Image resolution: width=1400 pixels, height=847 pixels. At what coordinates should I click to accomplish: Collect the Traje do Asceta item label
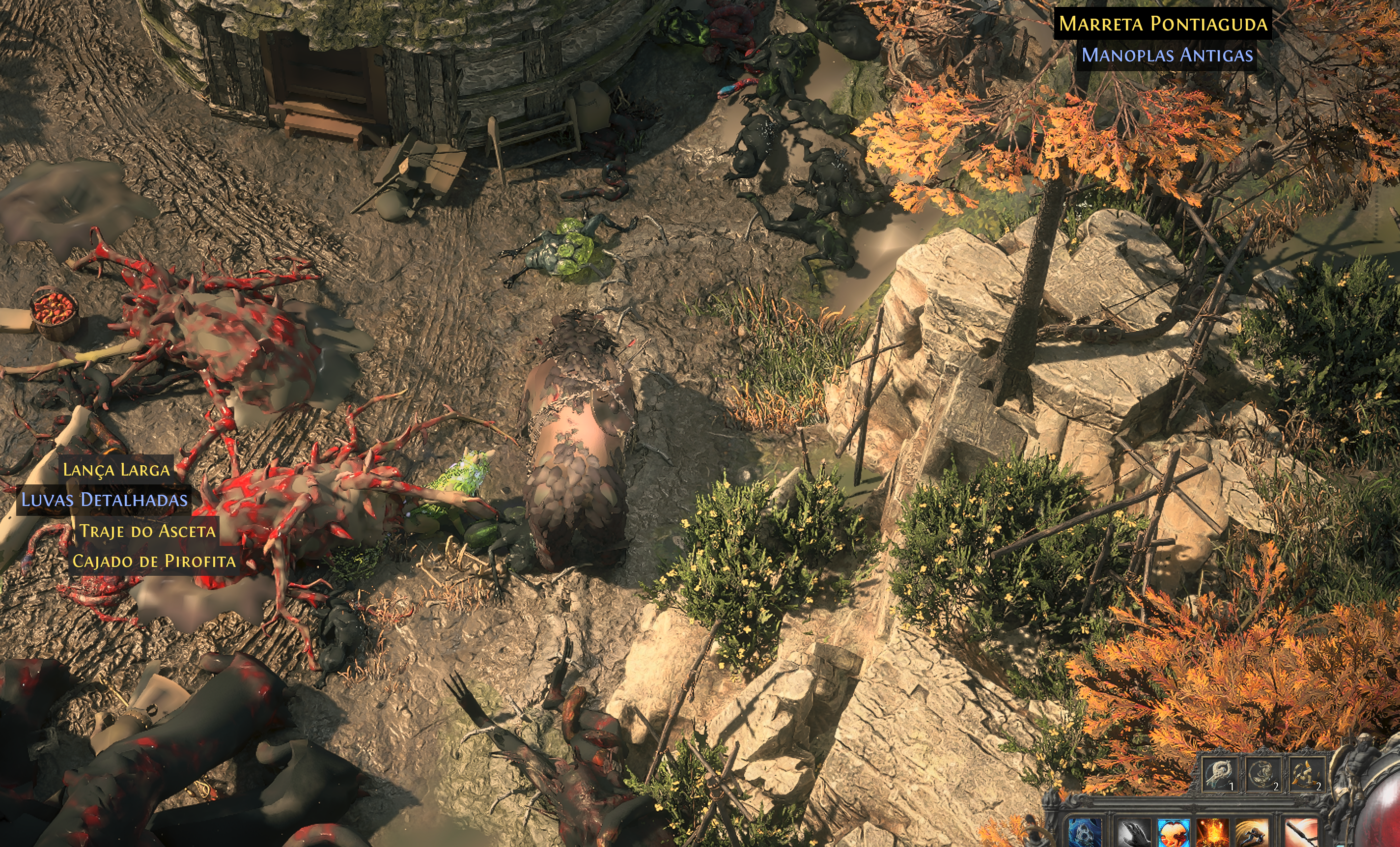pos(147,531)
